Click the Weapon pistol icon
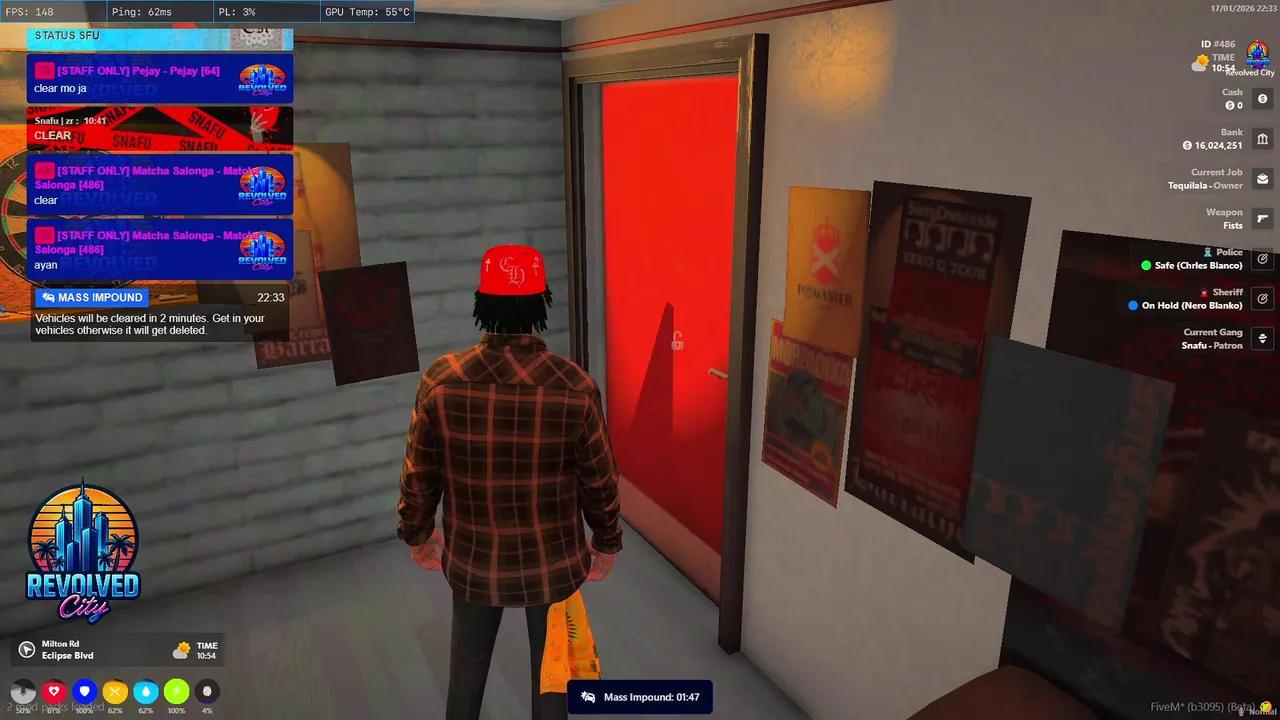 pyautogui.click(x=1262, y=219)
